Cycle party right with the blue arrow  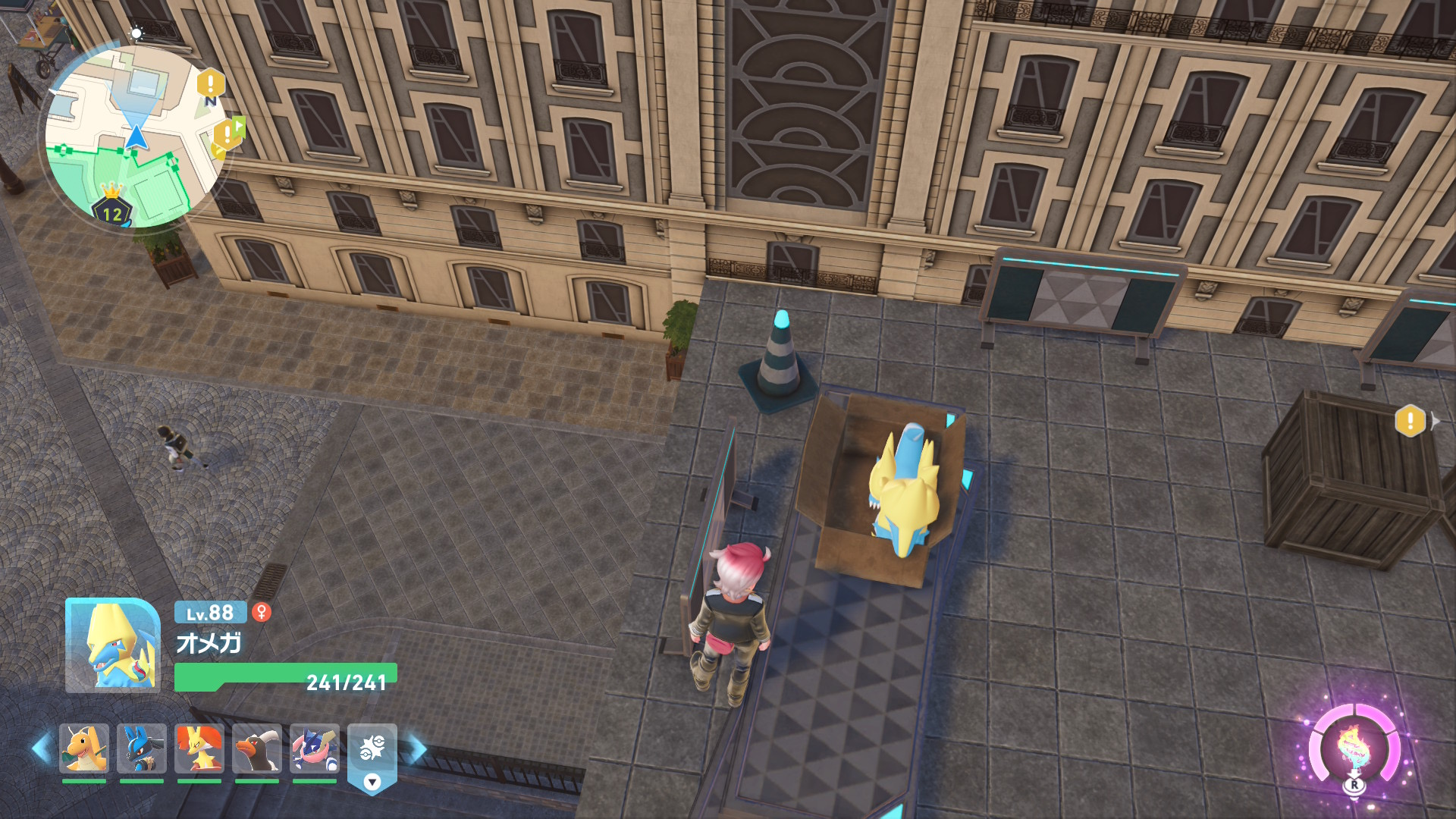click(416, 748)
